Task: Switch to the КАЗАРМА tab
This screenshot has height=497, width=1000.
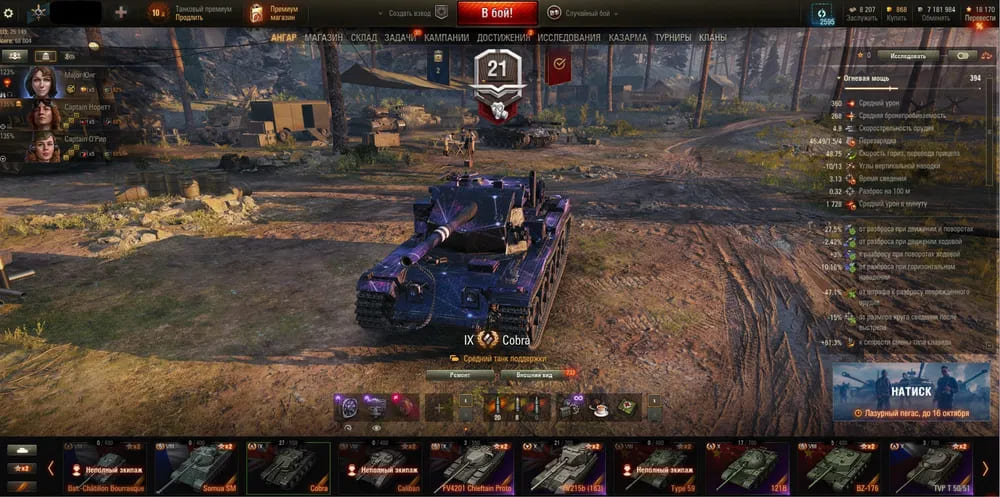Action: click(628, 38)
